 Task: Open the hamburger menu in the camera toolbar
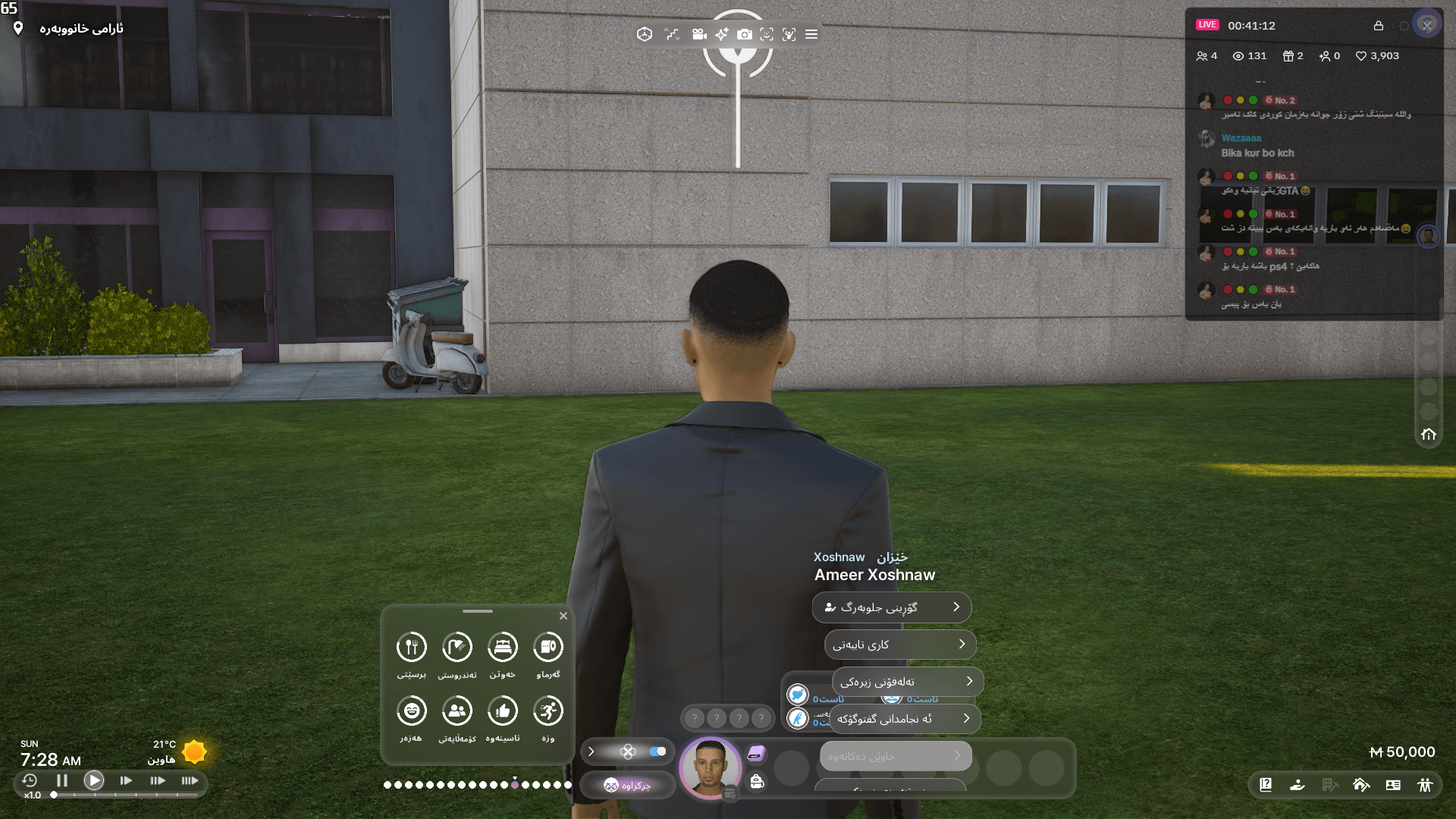(810, 34)
